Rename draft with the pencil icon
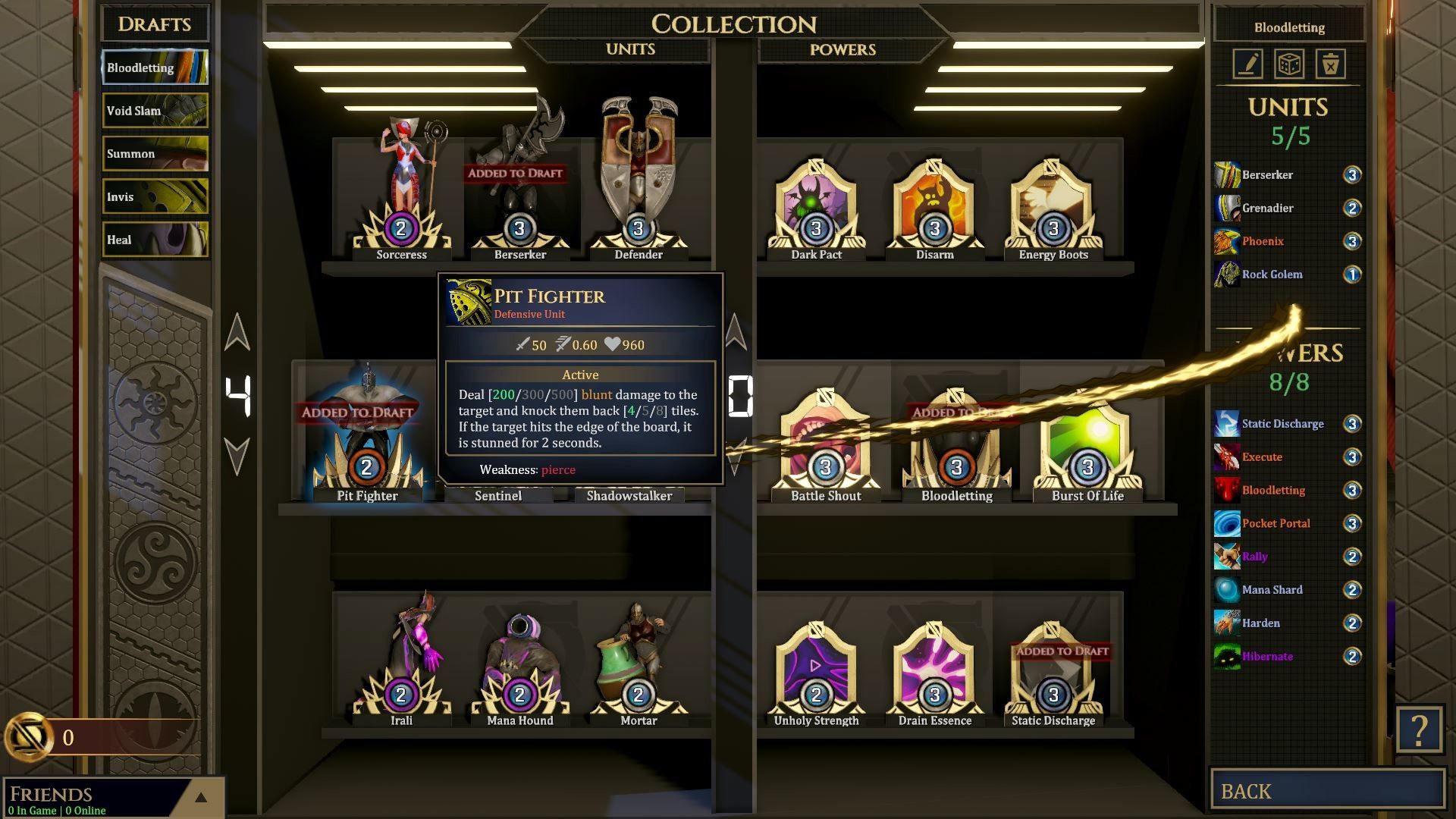The width and height of the screenshot is (1456, 819). point(1248,64)
